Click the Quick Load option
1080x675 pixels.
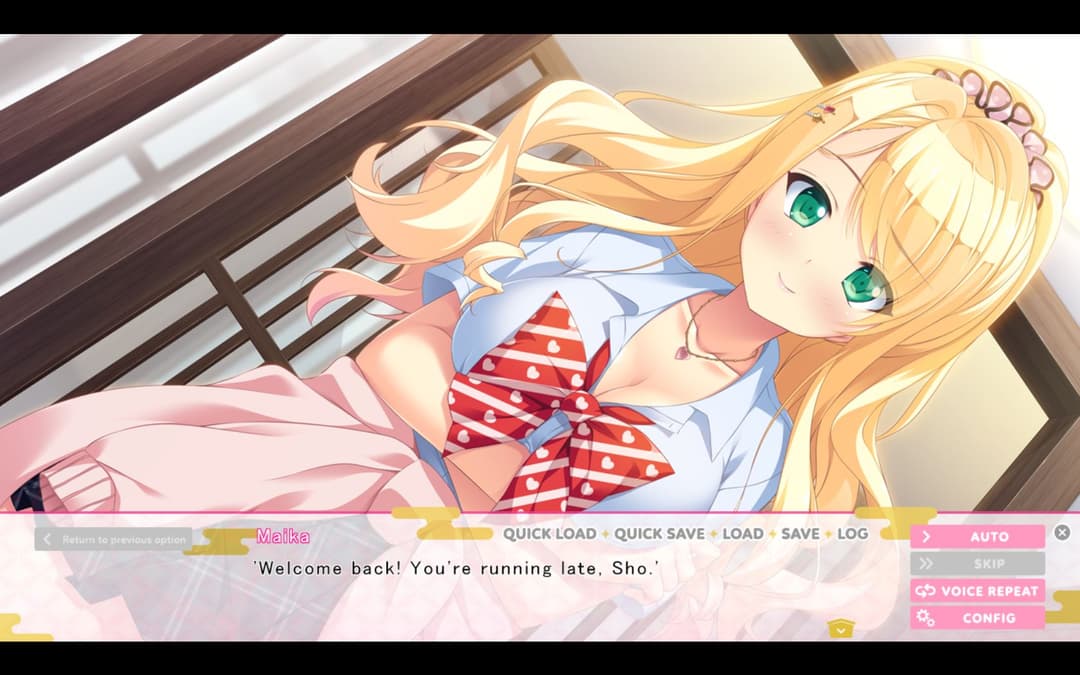click(x=549, y=534)
